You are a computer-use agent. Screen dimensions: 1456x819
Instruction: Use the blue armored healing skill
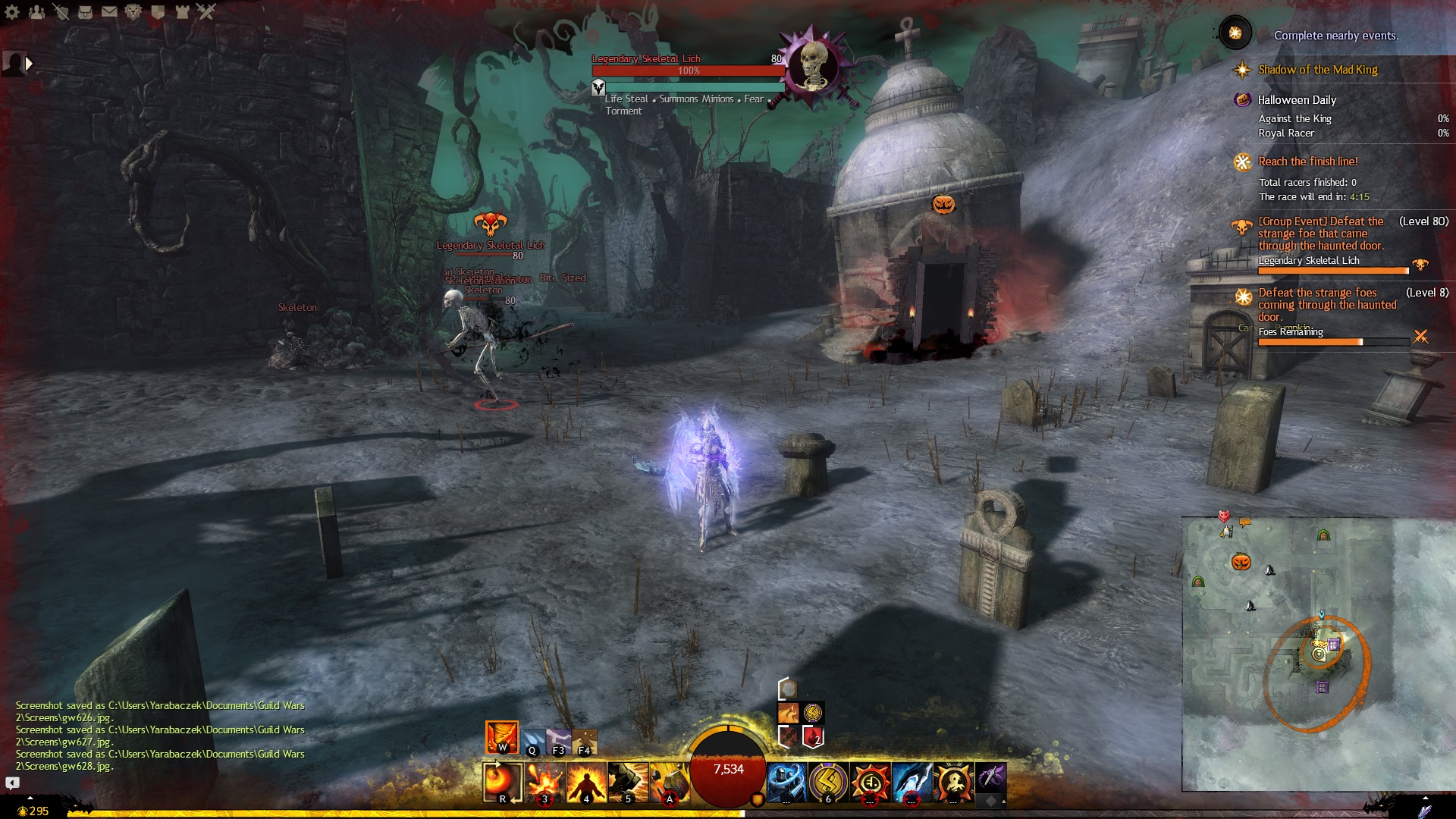pos(786,782)
